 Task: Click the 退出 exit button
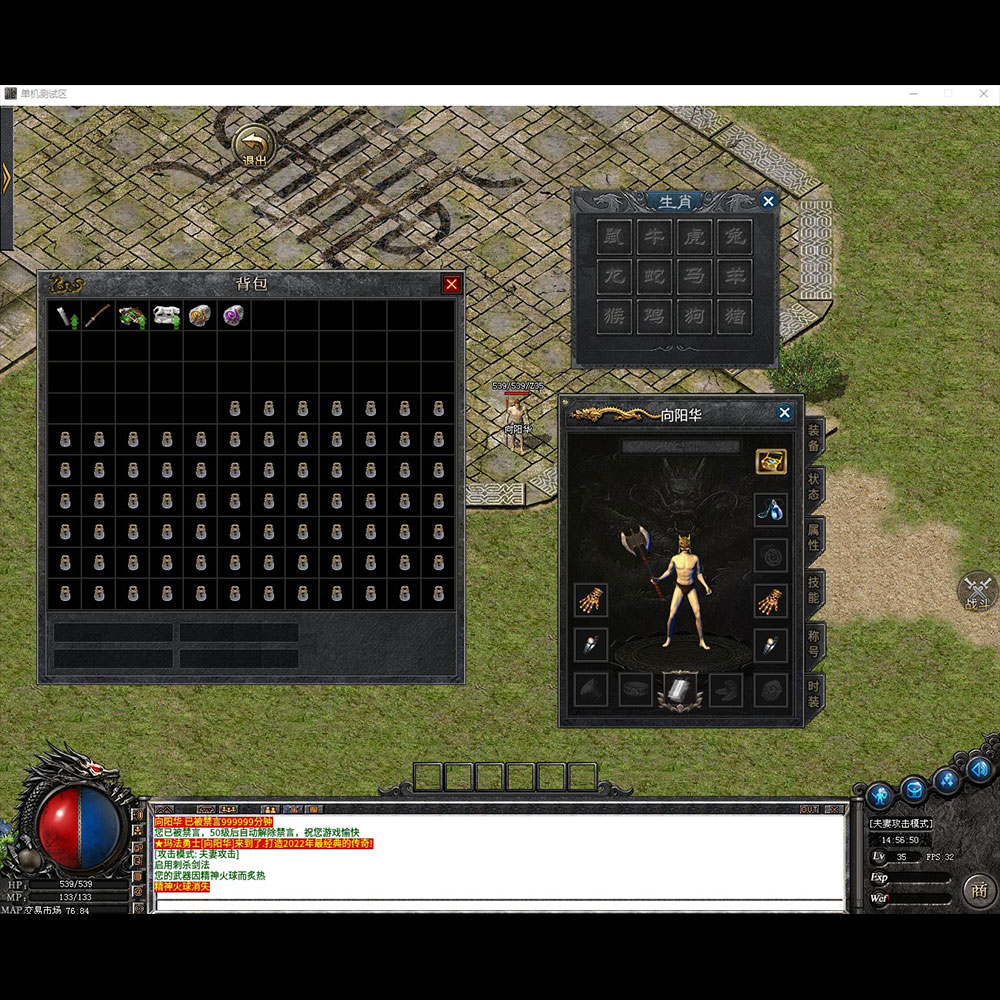coord(255,146)
